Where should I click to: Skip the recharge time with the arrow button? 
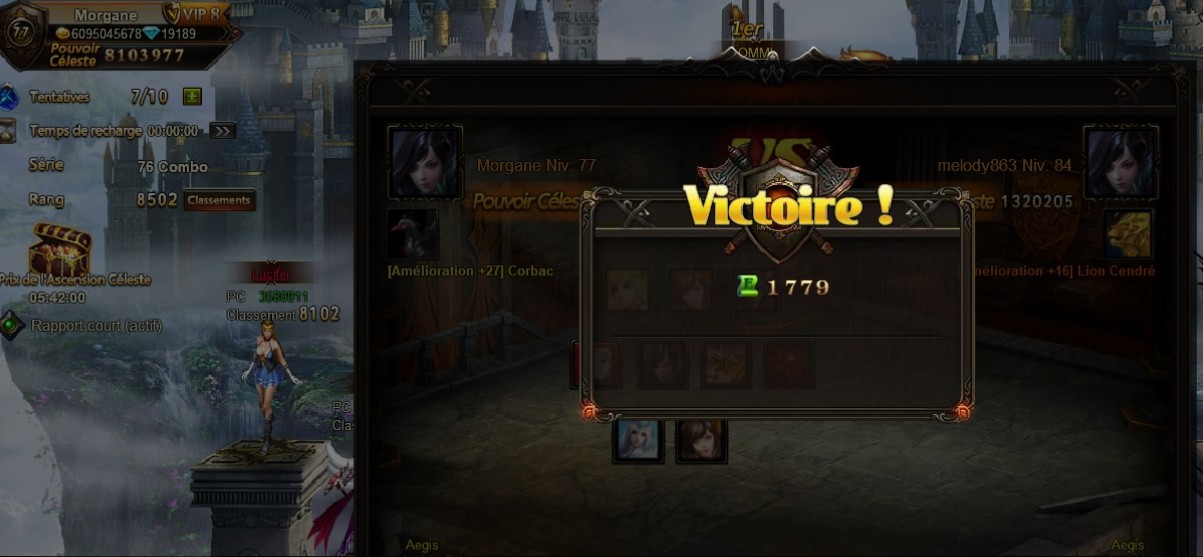(x=222, y=131)
